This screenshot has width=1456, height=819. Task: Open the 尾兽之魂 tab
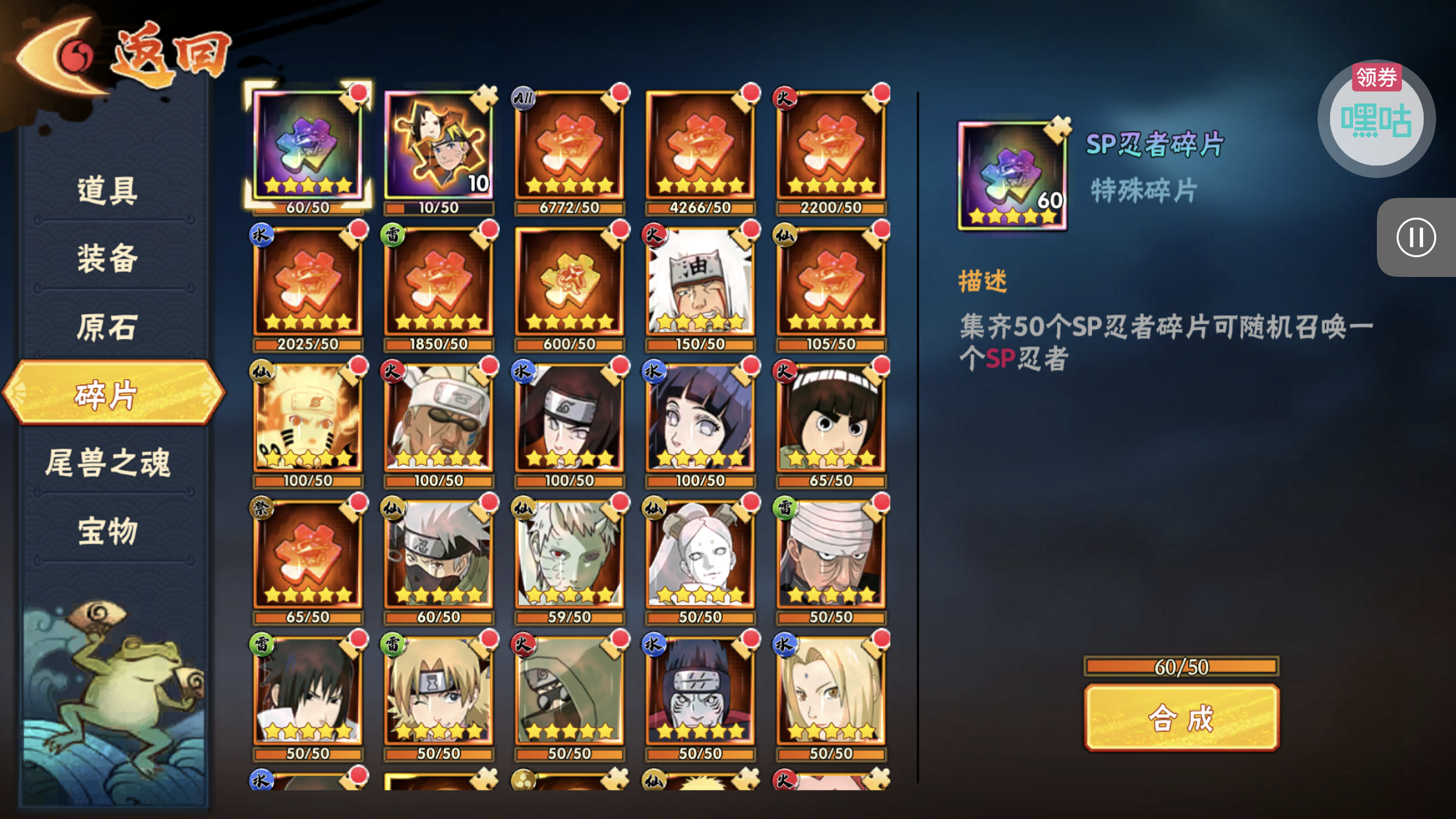(x=107, y=462)
